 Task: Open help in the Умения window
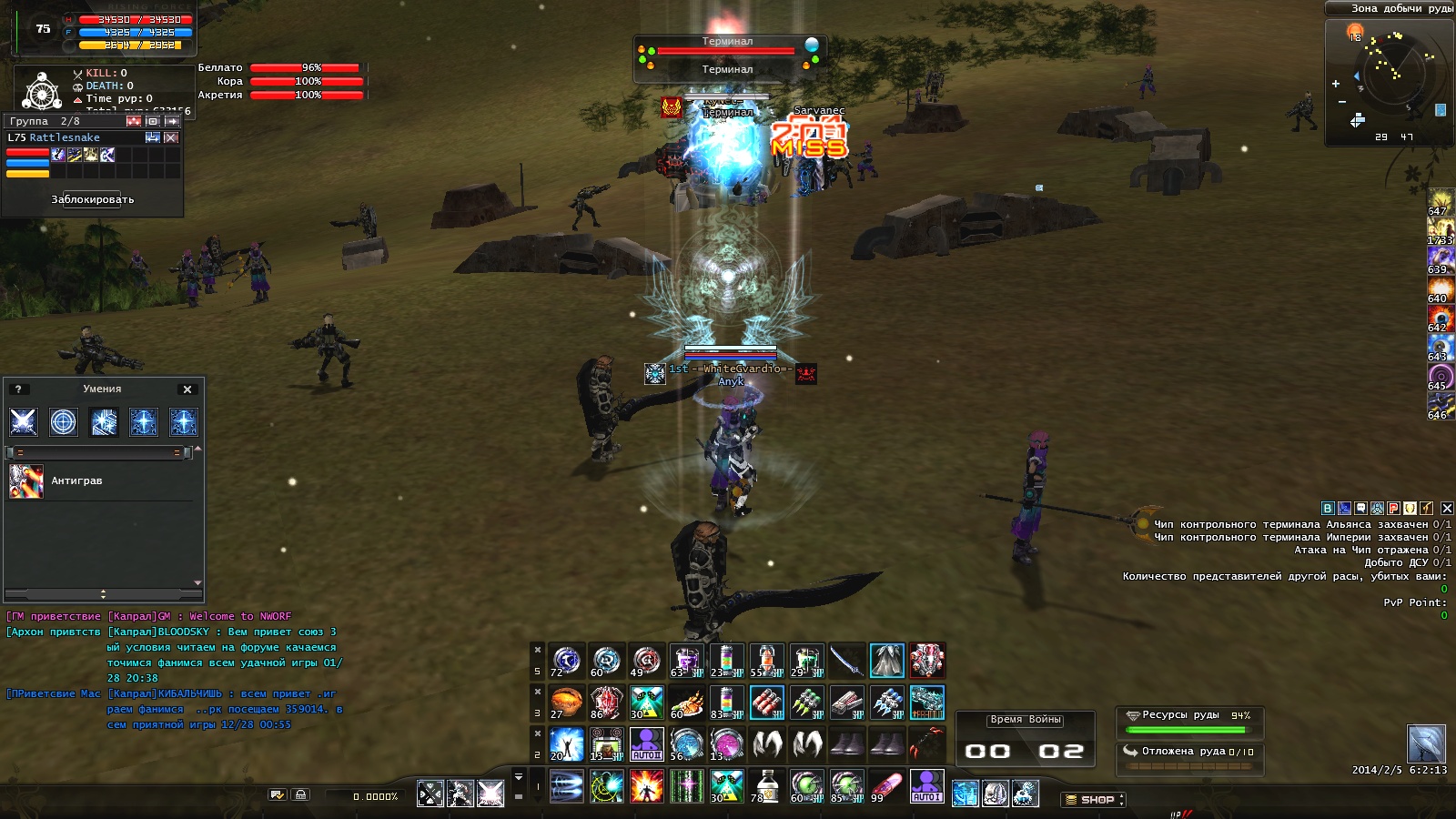pos(17,389)
